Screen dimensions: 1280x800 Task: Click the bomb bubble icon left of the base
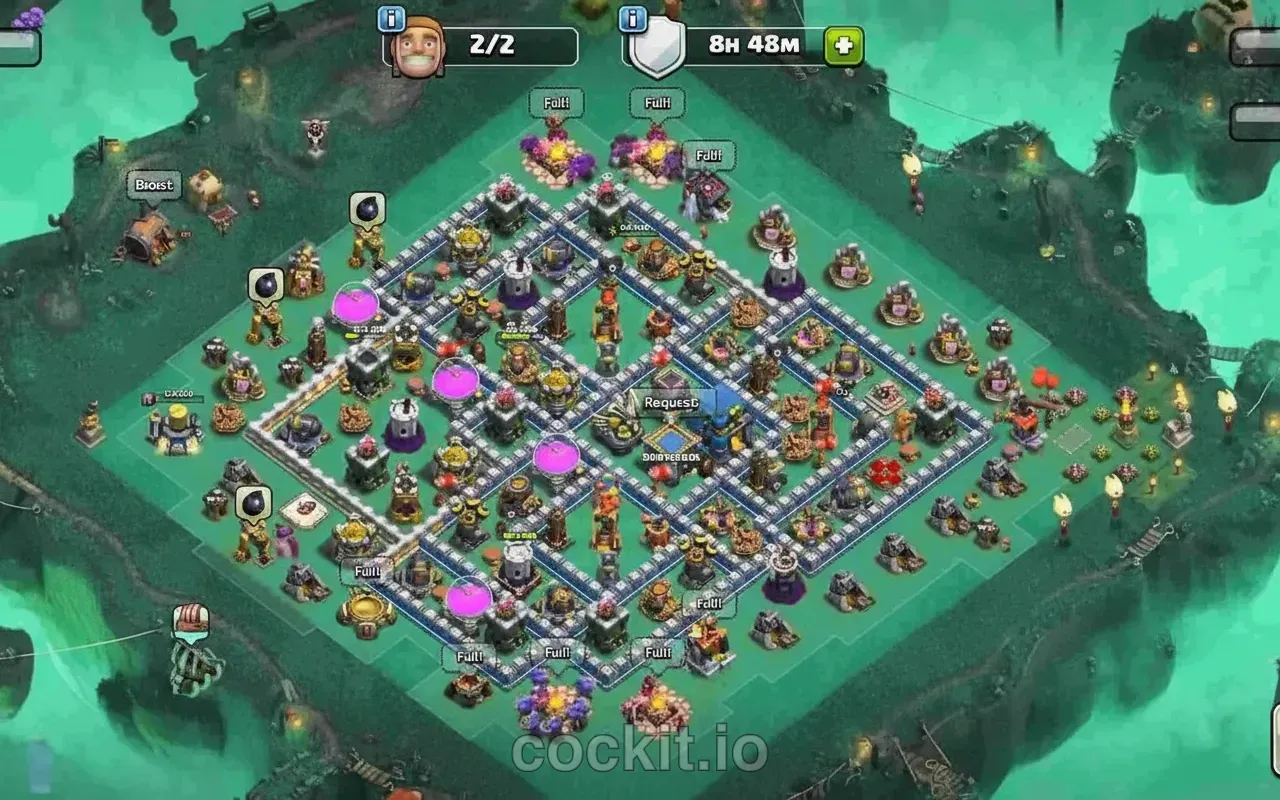[265, 283]
